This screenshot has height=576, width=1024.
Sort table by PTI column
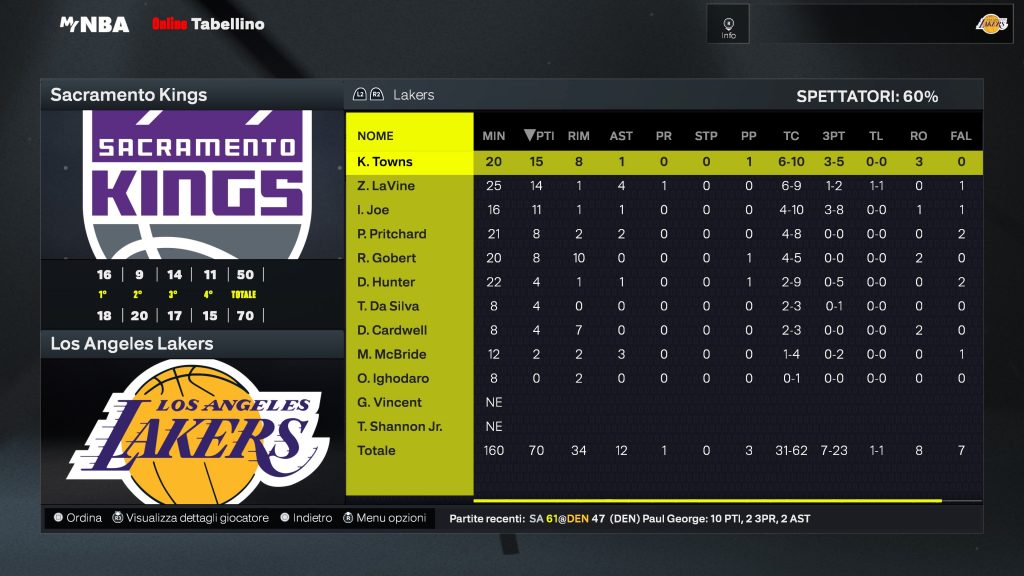tap(539, 136)
